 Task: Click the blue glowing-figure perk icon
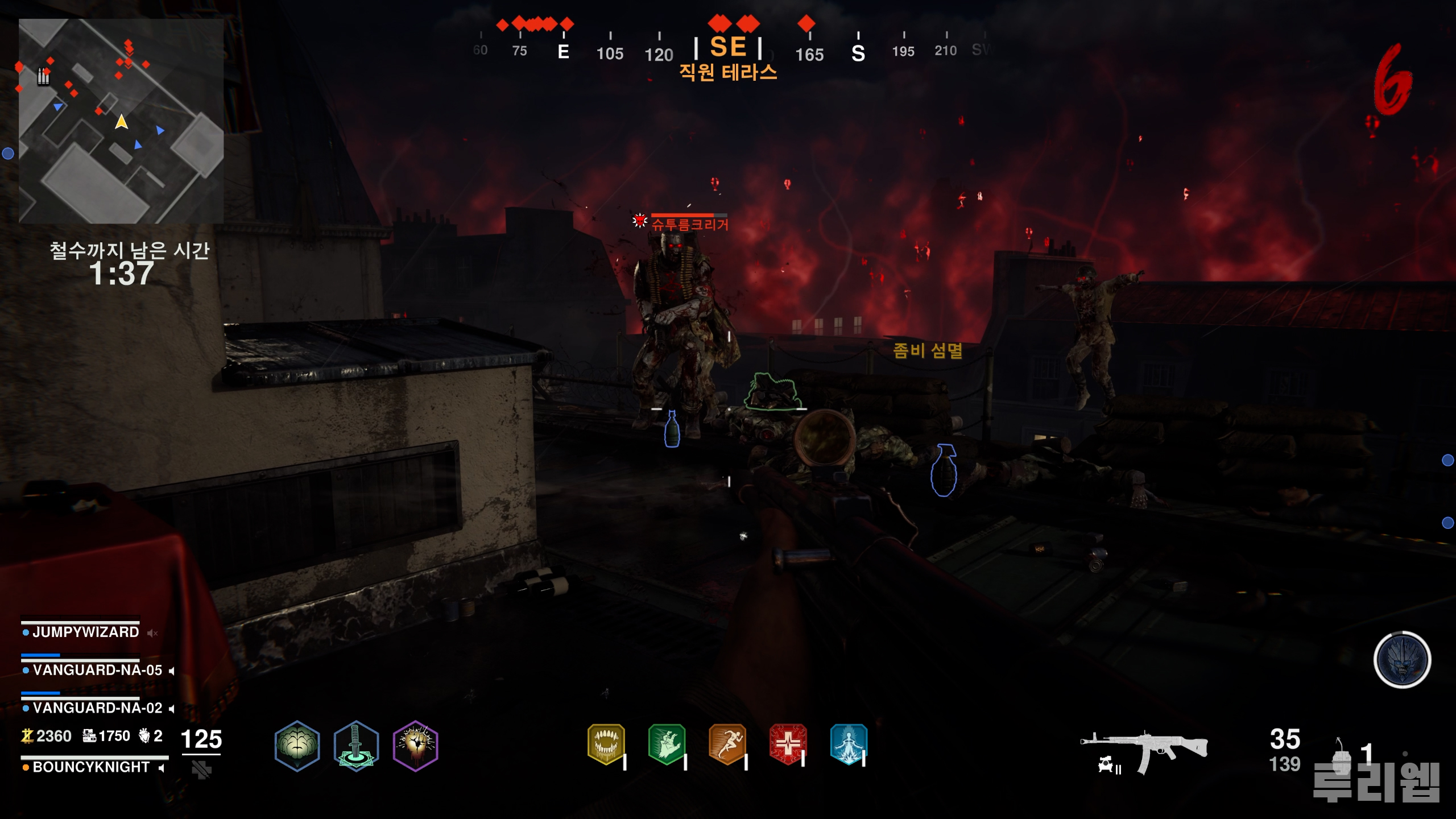[849, 744]
